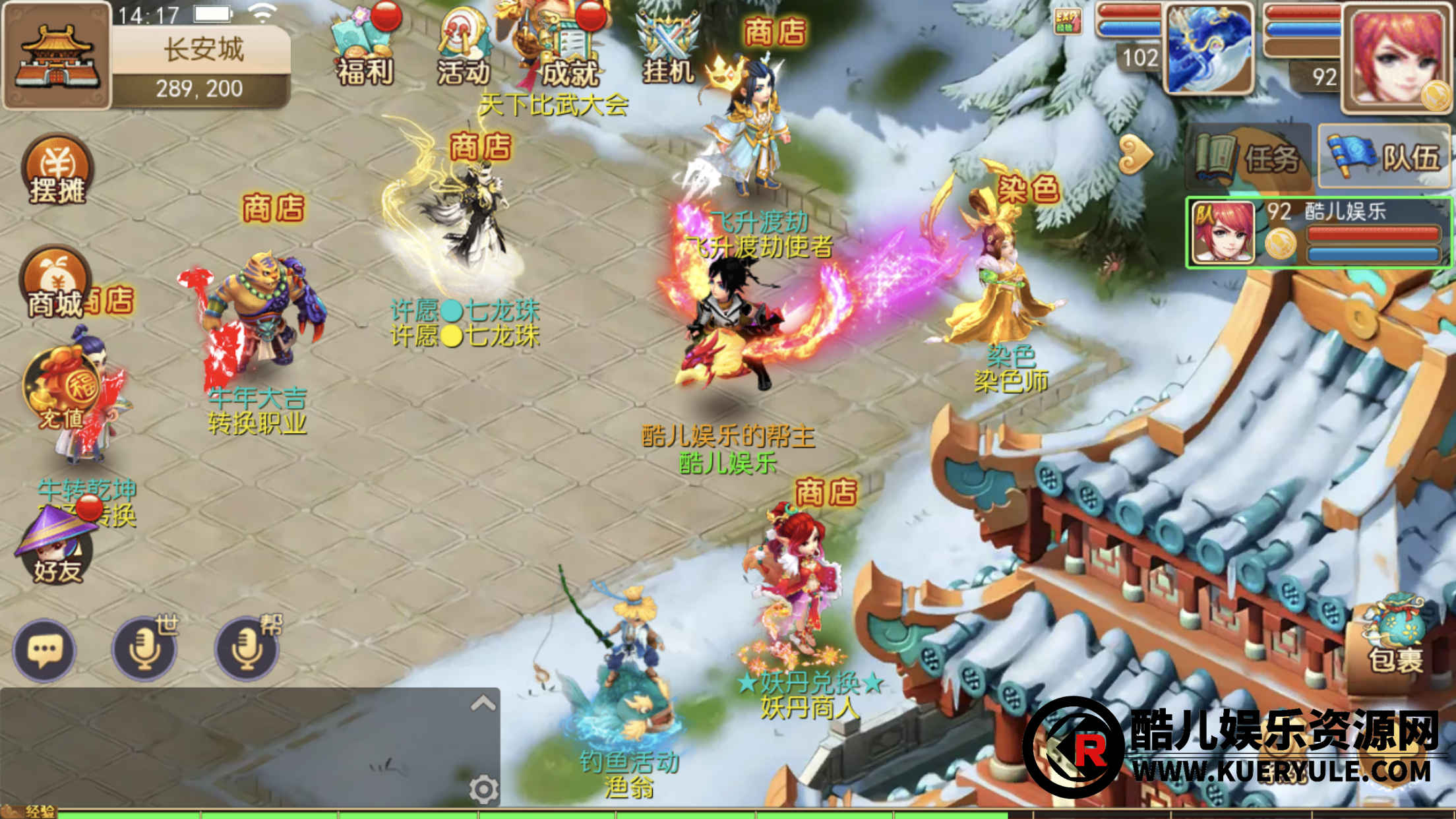Open the chat bubble button
1456x819 pixels.
click(x=44, y=651)
